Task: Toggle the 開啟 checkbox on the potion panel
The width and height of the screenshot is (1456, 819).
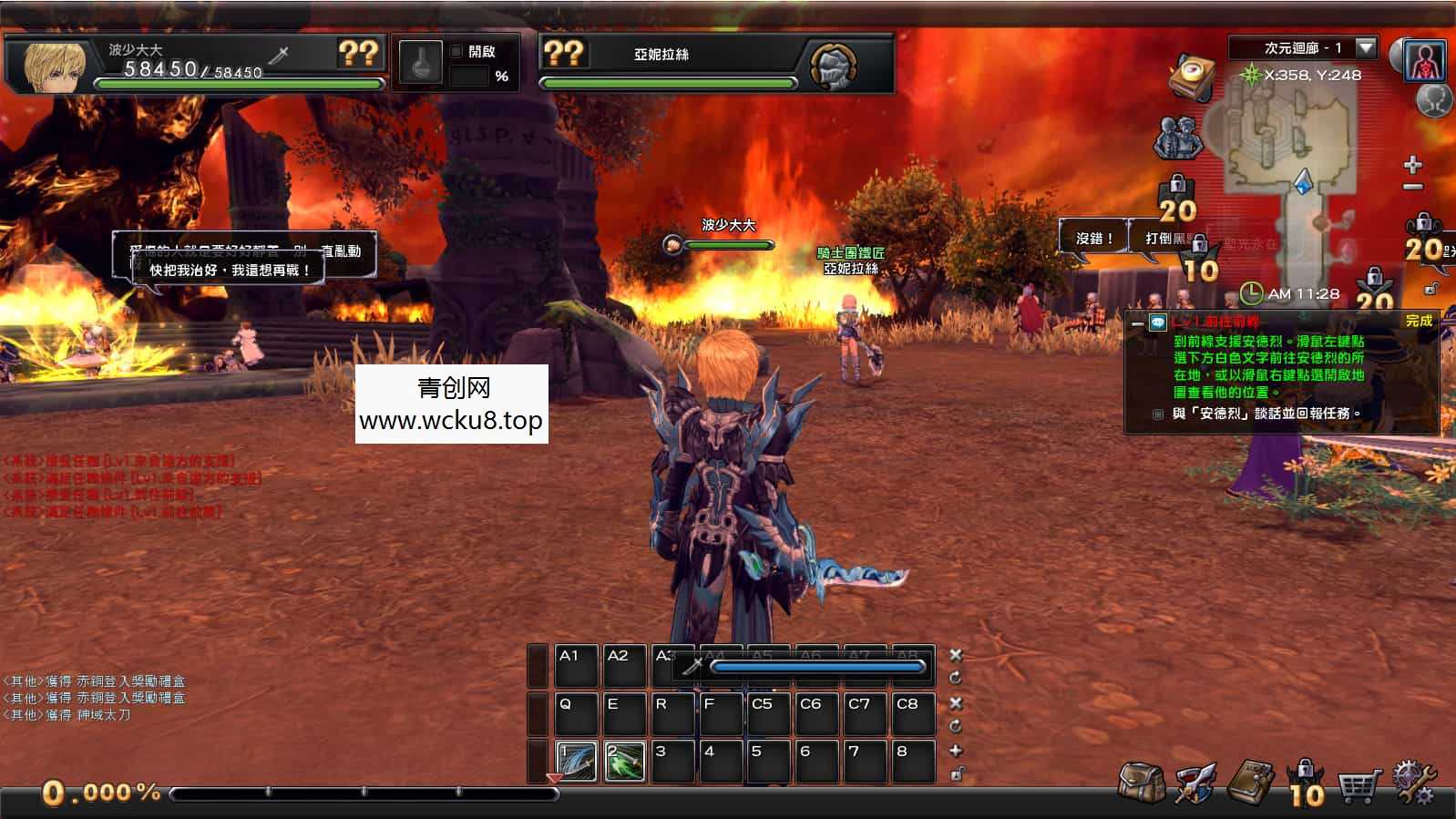Action: (x=456, y=52)
